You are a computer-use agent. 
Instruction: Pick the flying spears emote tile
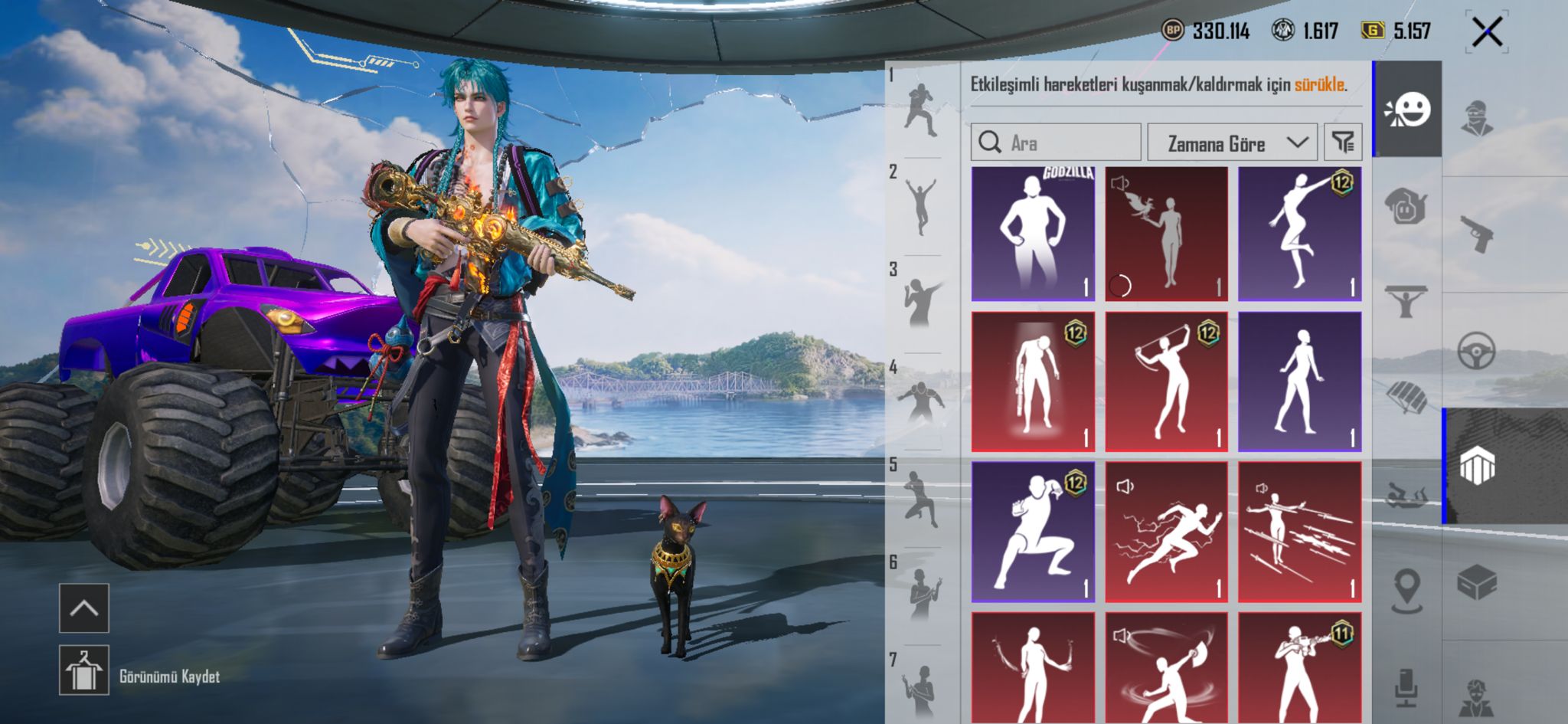pyautogui.click(x=1299, y=532)
